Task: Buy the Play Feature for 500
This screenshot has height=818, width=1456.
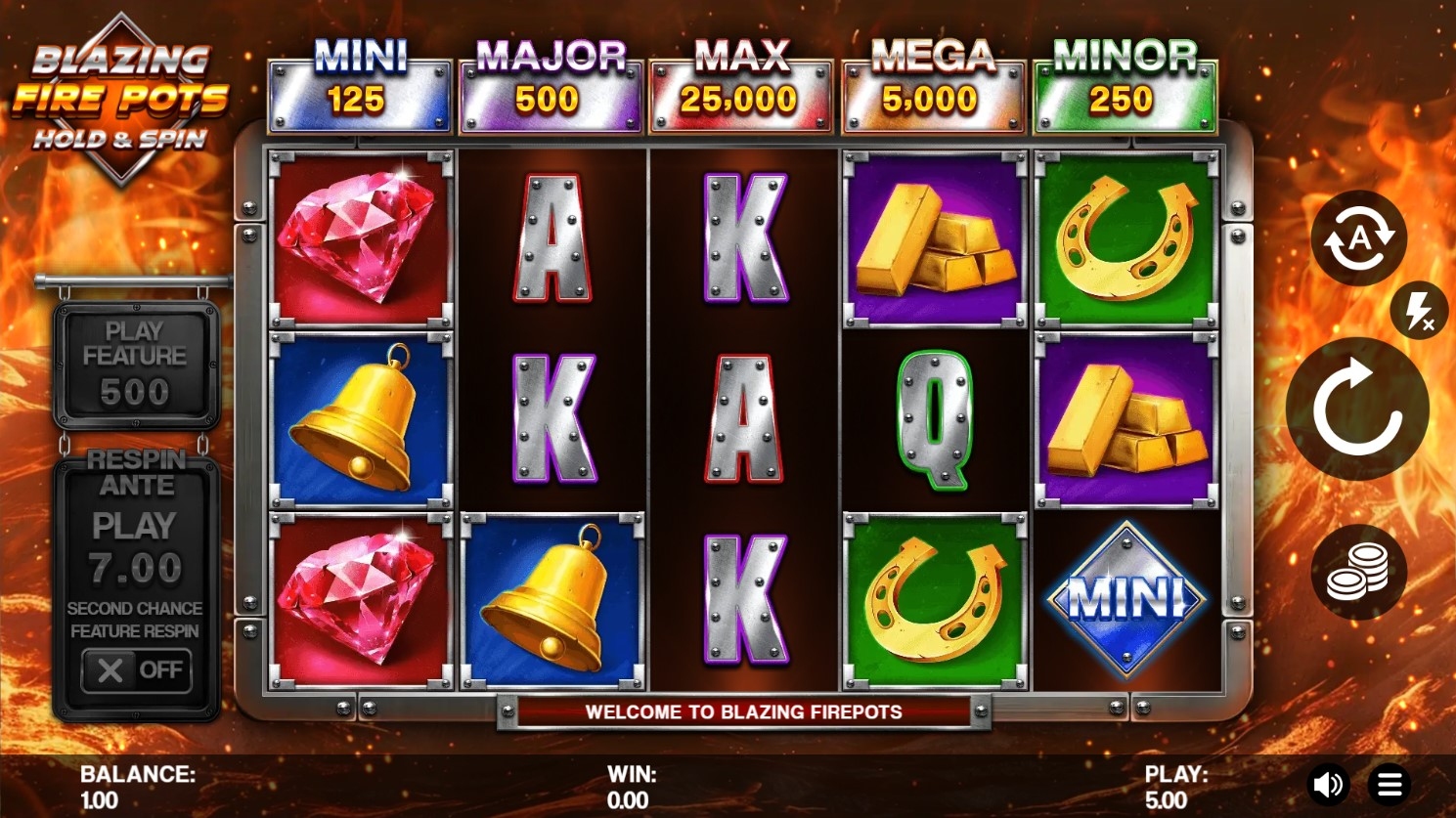Action: pyautogui.click(x=135, y=363)
